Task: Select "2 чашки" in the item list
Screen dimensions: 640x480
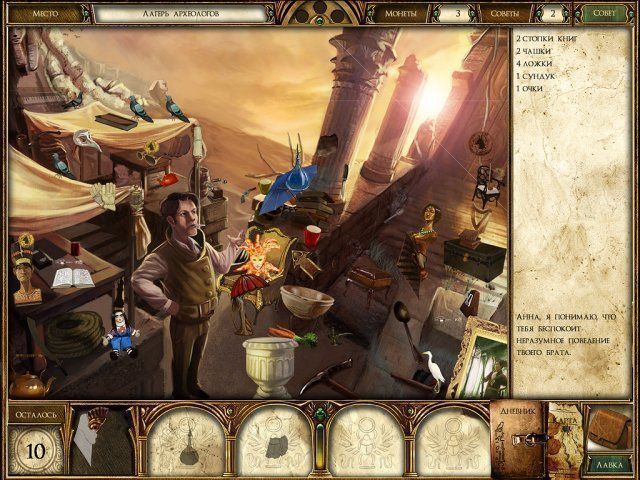Action: point(534,50)
